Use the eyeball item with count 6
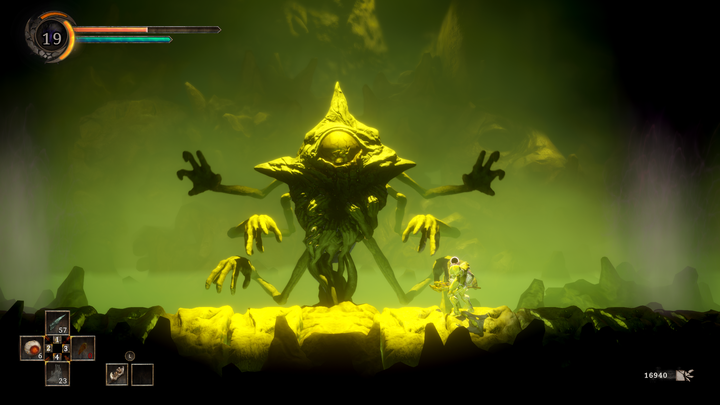Screen dimensions: 720x405 pyautogui.click(x=31, y=348)
